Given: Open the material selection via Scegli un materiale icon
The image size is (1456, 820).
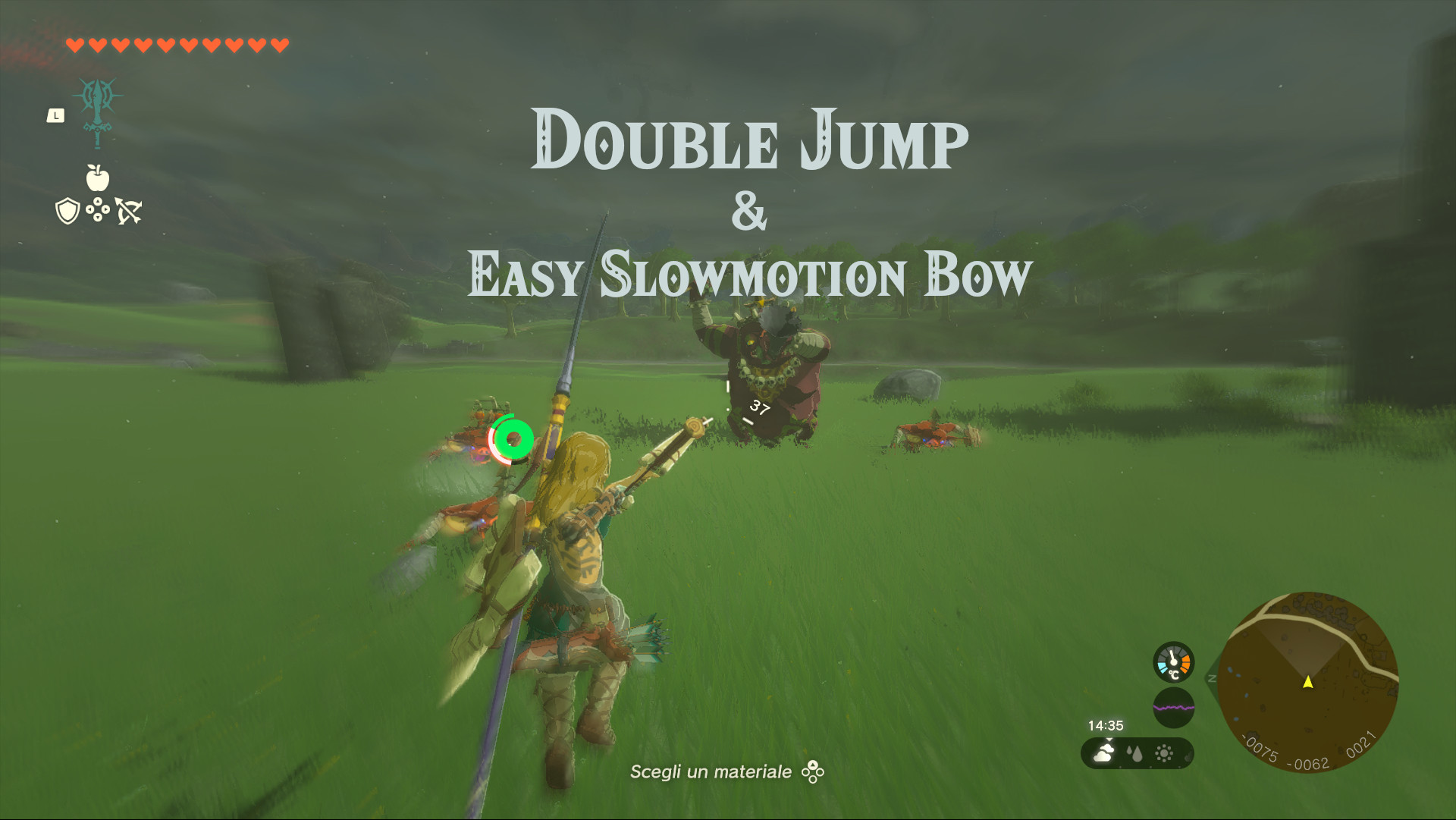Looking at the screenshot, I should pos(811,772).
